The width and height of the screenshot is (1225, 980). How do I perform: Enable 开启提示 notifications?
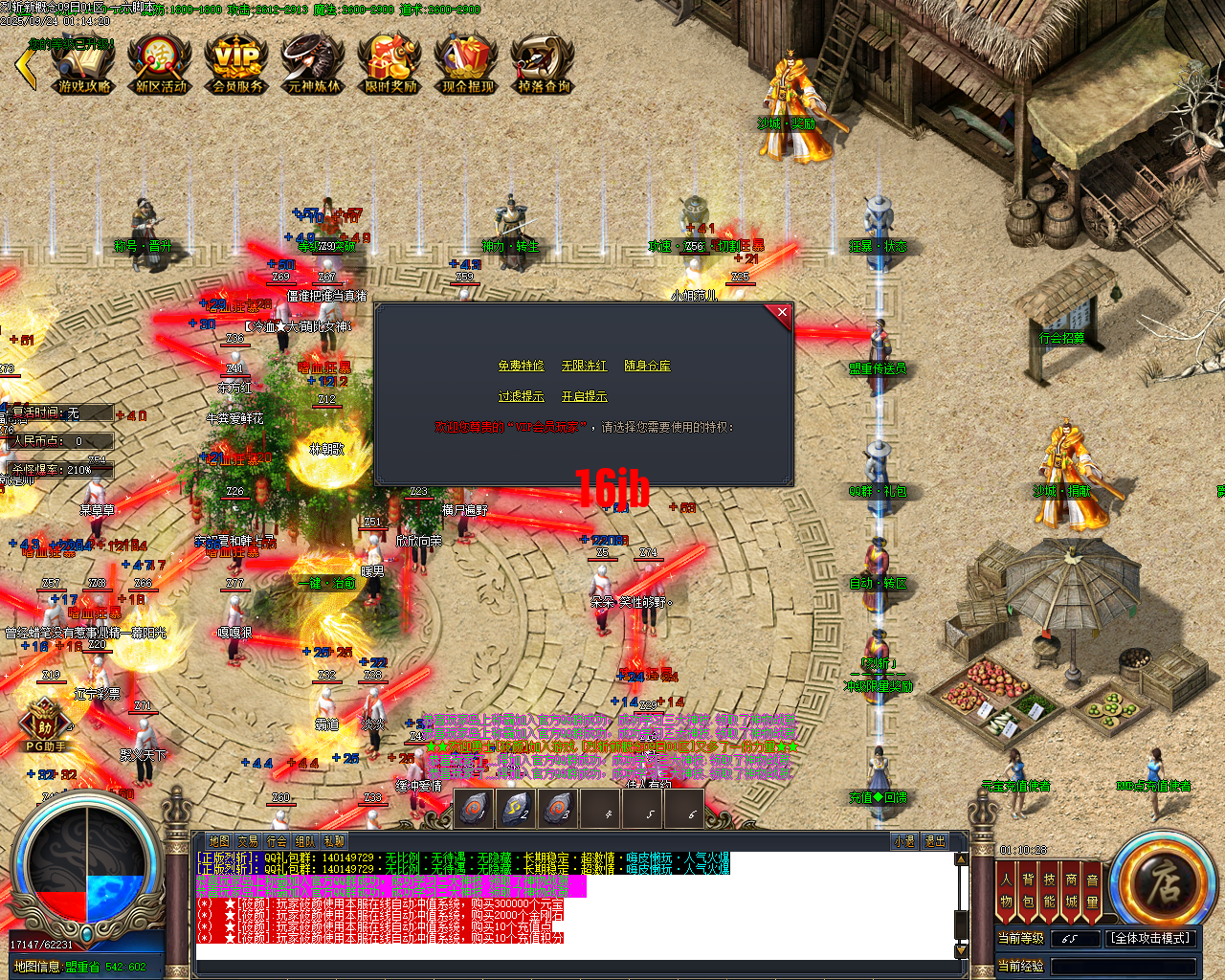point(585,395)
